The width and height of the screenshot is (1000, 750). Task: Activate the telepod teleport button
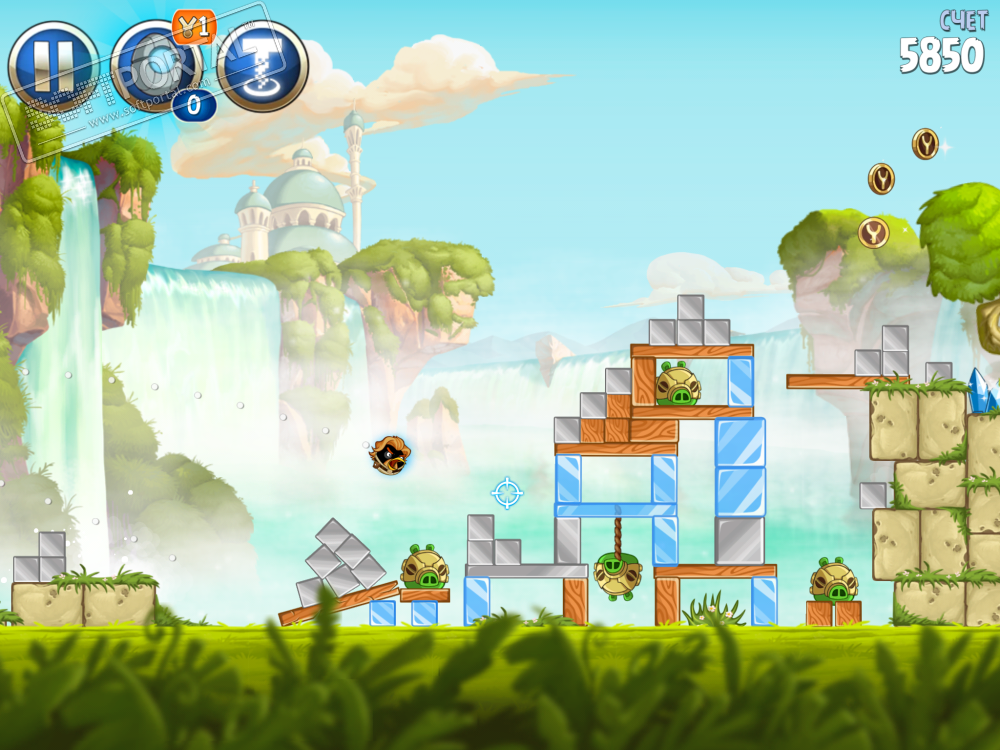tap(262, 65)
